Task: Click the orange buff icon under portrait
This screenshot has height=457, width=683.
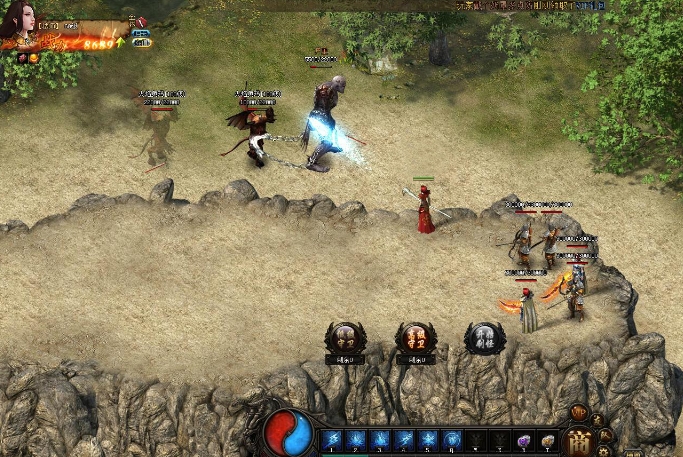Action: click(33, 57)
